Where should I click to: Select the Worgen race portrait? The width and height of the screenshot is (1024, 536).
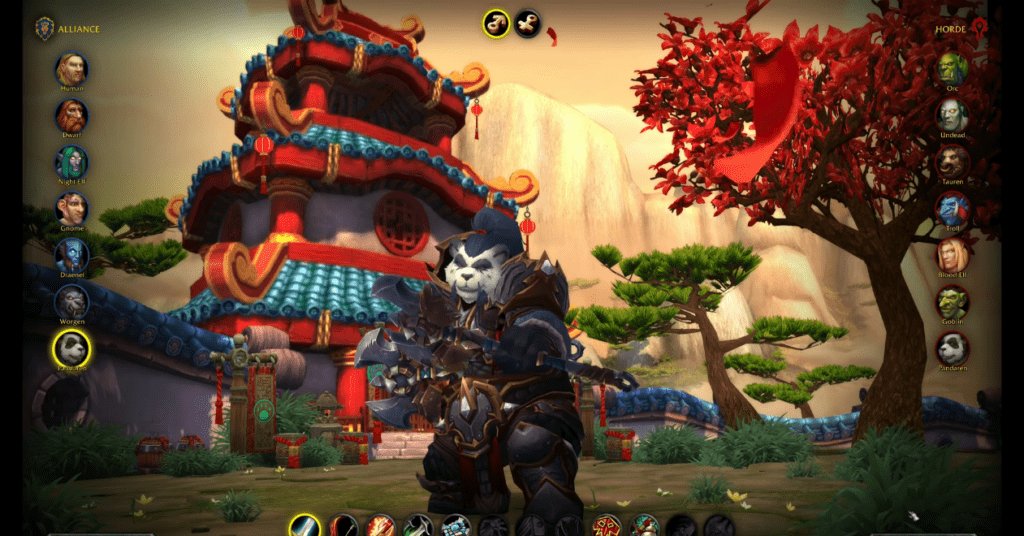pyautogui.click(x=71, y=301)
